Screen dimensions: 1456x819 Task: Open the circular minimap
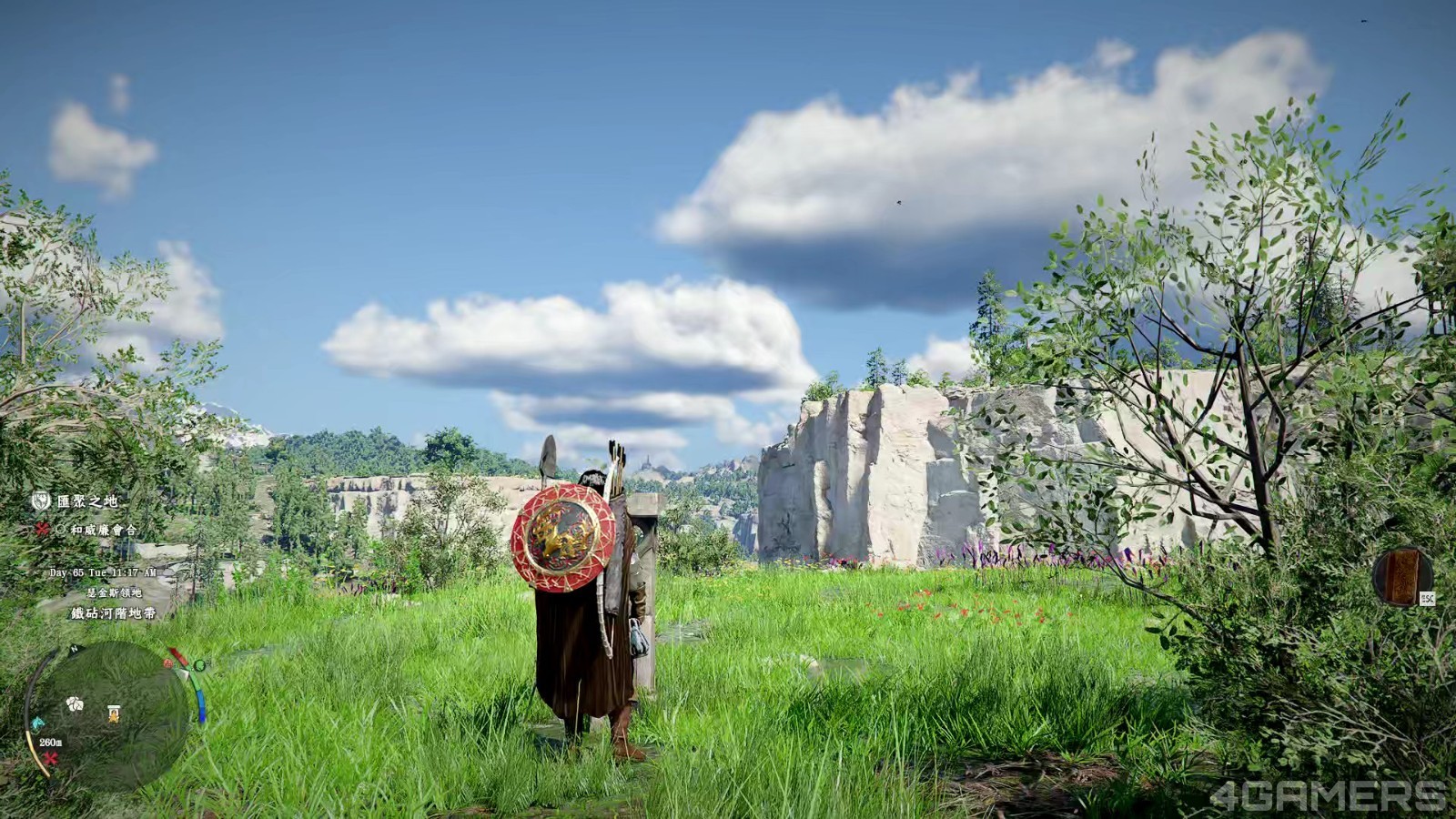[109, 716]
